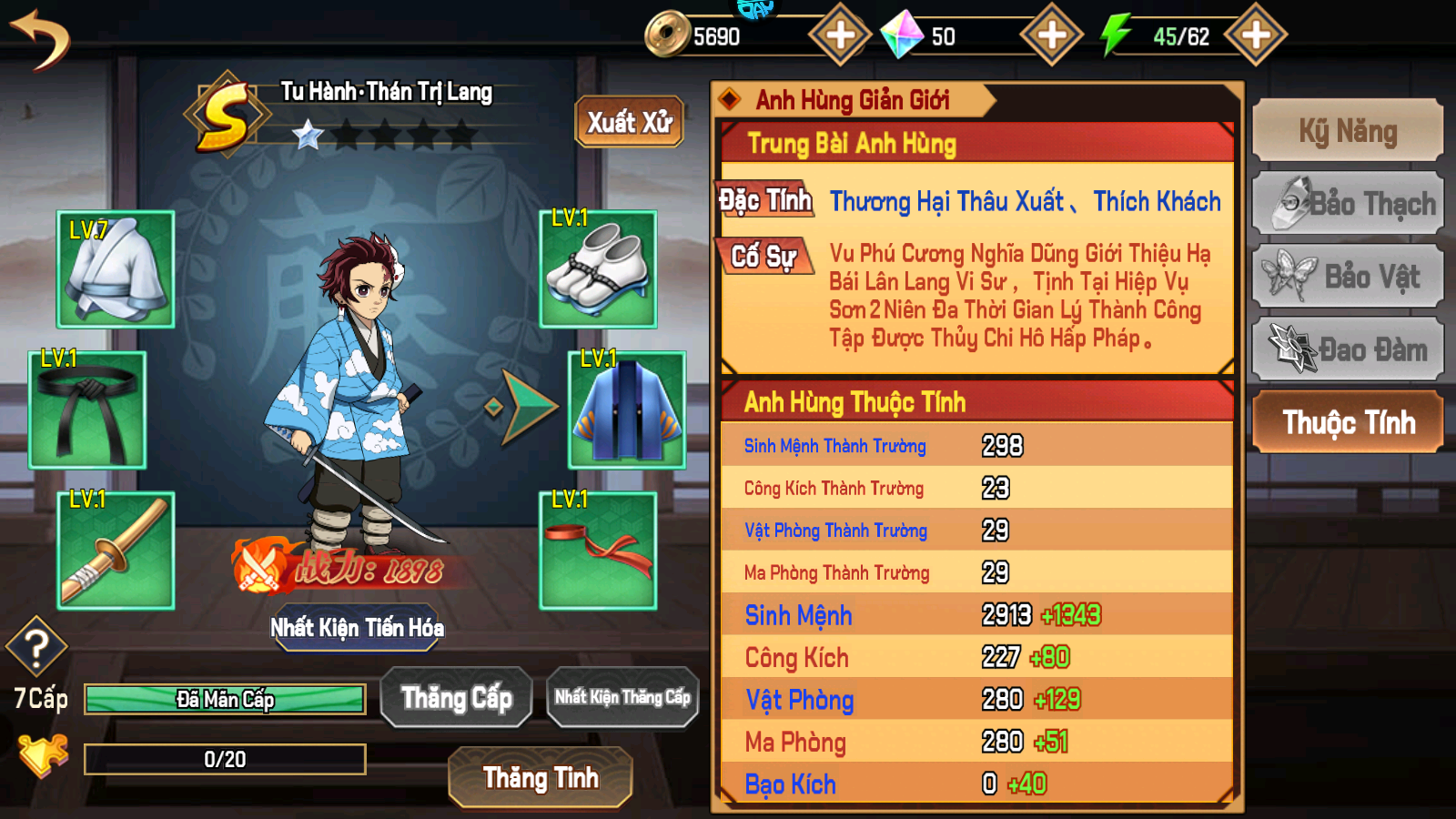Viewport: 1456px width, 819px height.
Task: Tap the first star under the hero name
Action: [307, 136]
